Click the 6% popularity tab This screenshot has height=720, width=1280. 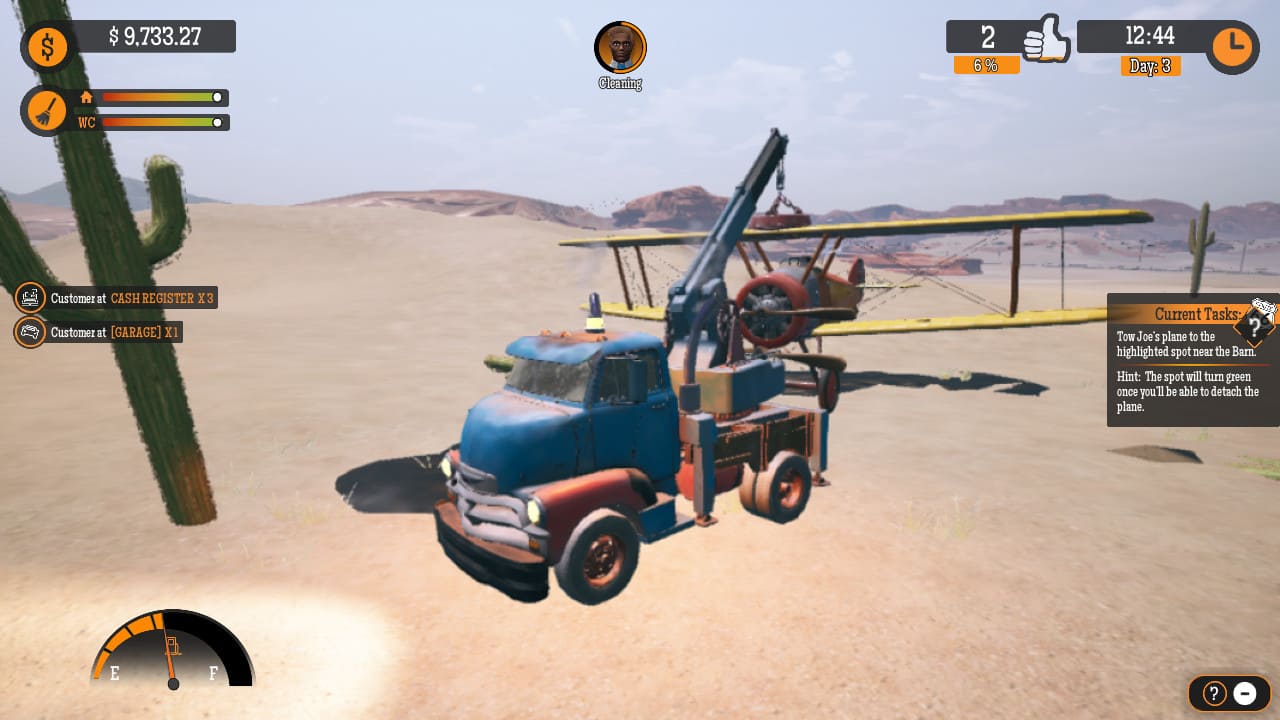987,65
